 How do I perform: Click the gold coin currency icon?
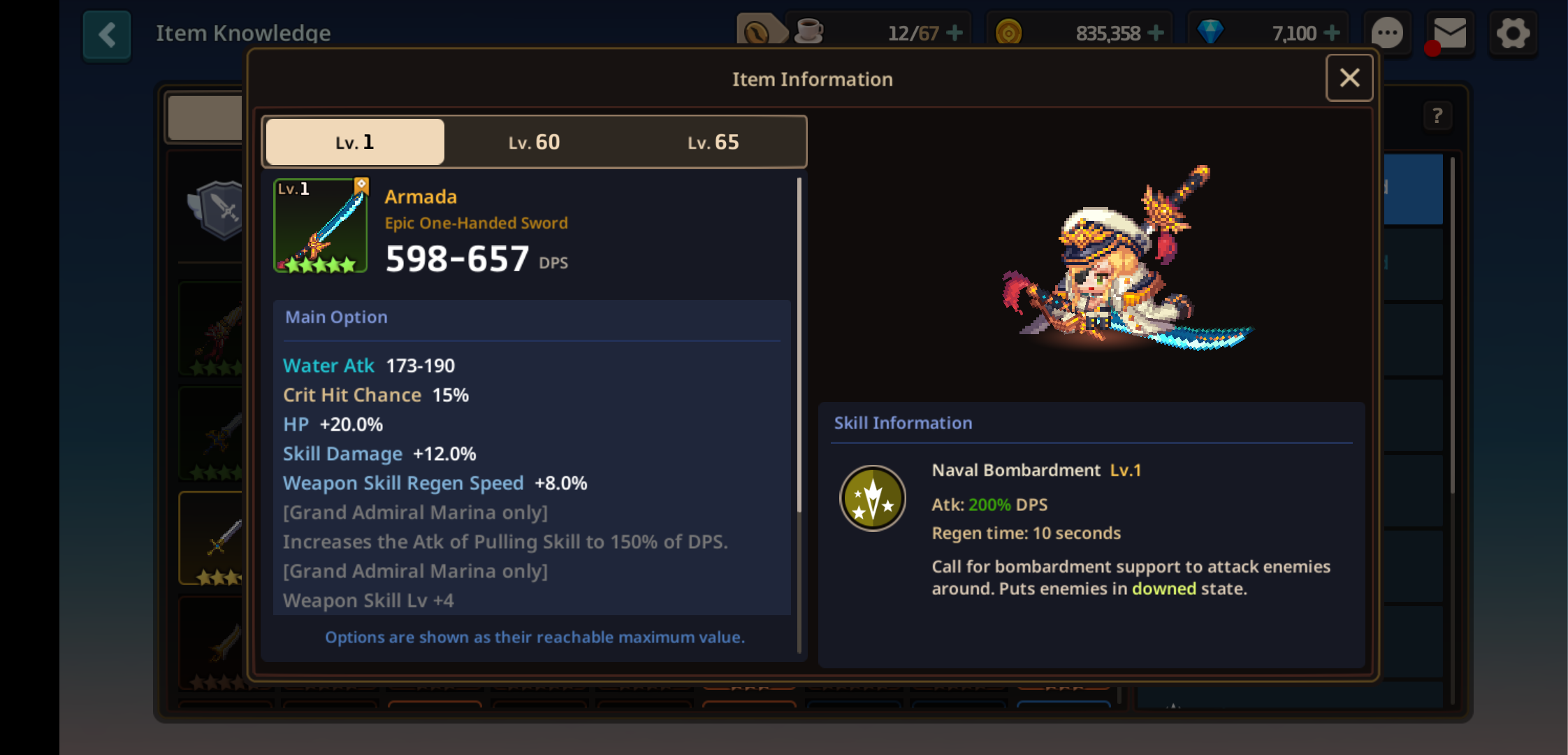(x=1008, y=31)
